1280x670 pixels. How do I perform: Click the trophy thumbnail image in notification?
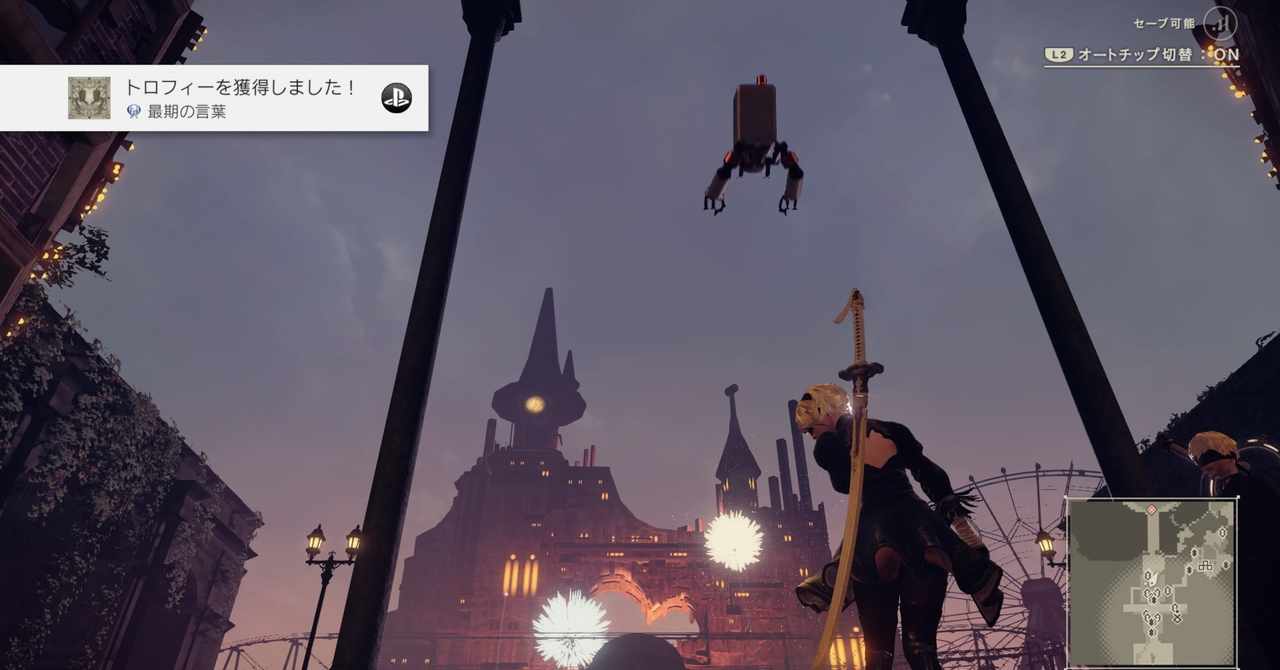(x=89, y=98)
